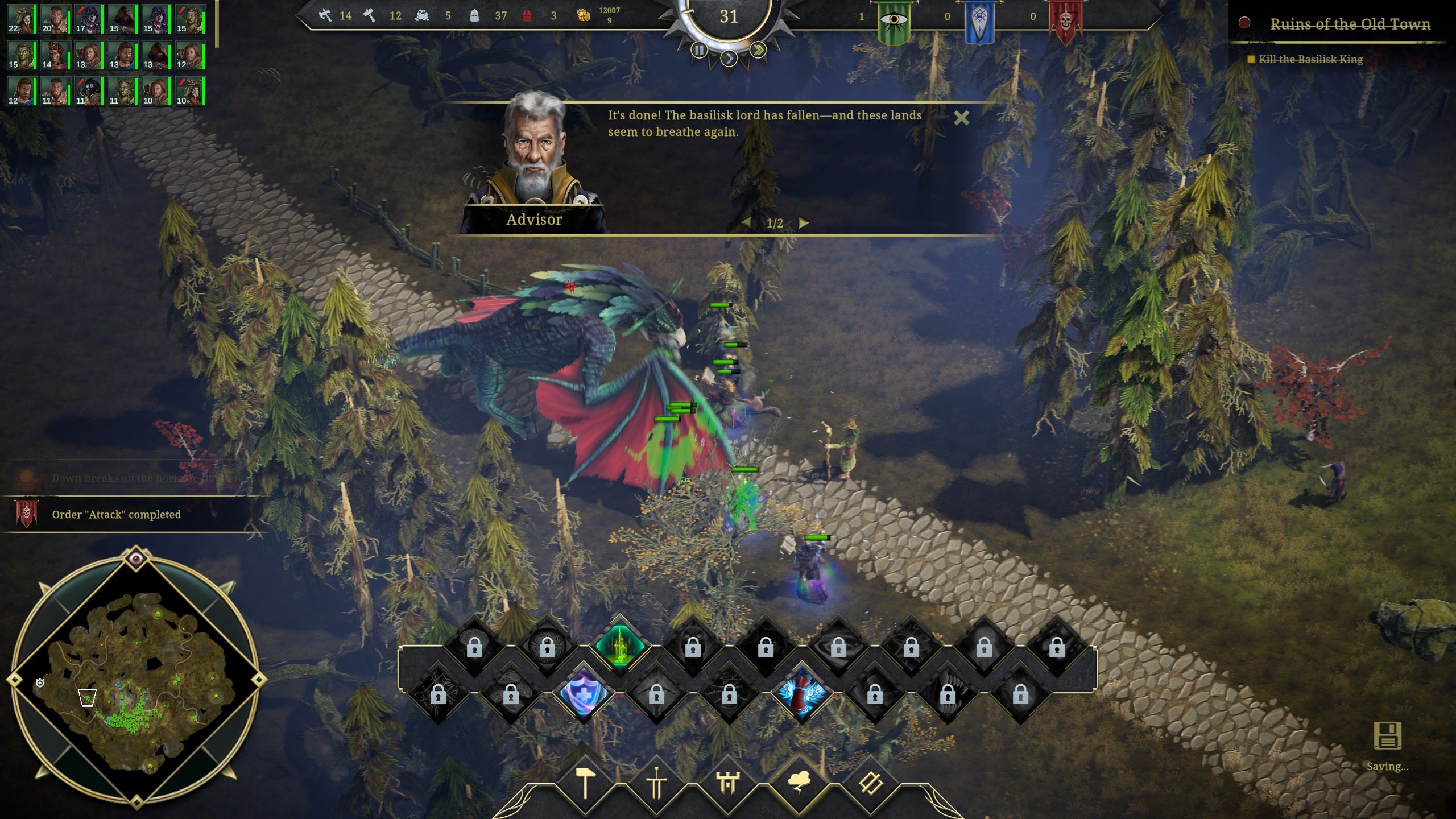Select the level 14 hero portrait
1456x819 pixels.
pos(55,55)
